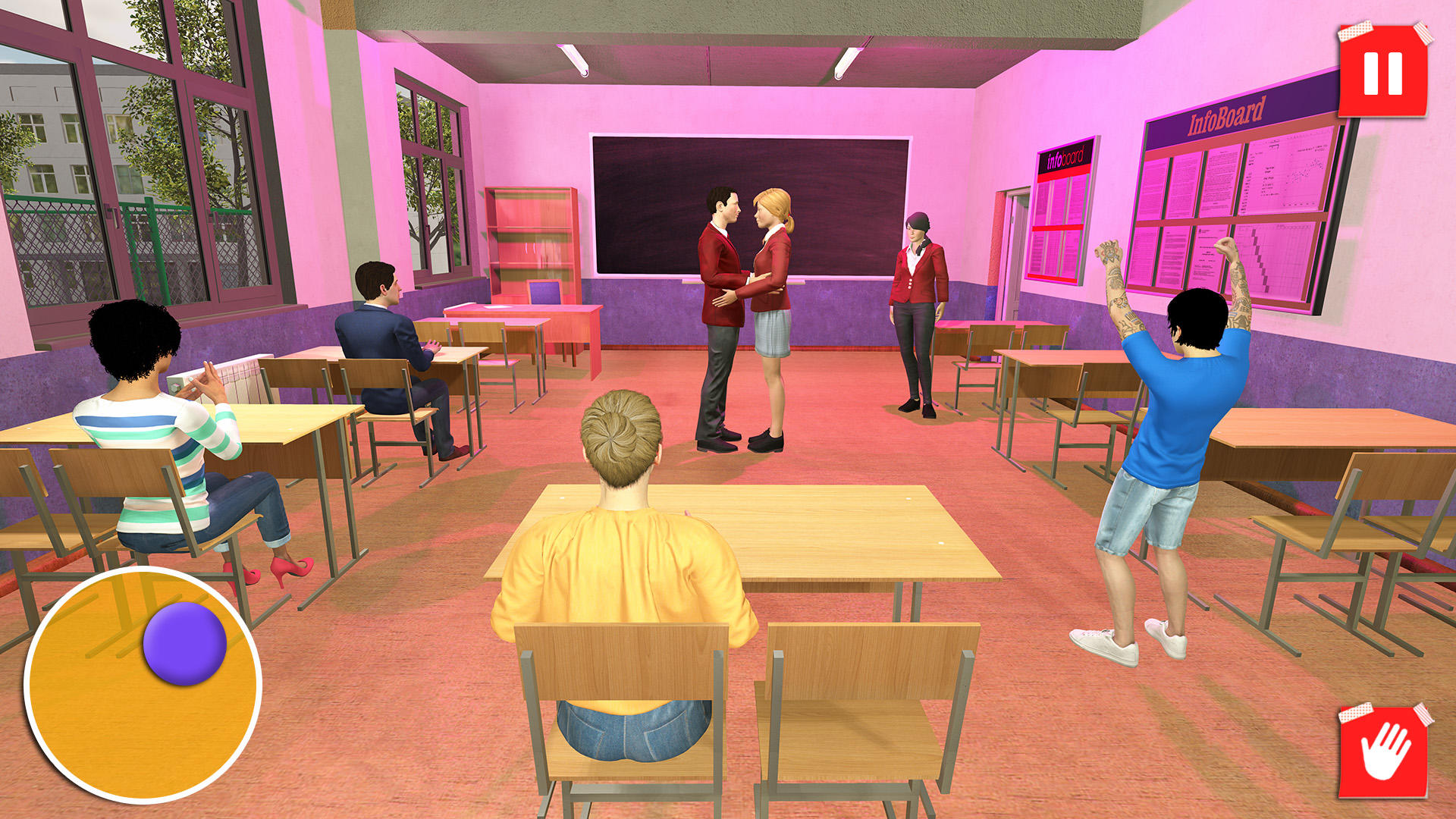Select the red bookshelf cabinet
Screen dimensions: 1456x819
[x=531, y=243]
